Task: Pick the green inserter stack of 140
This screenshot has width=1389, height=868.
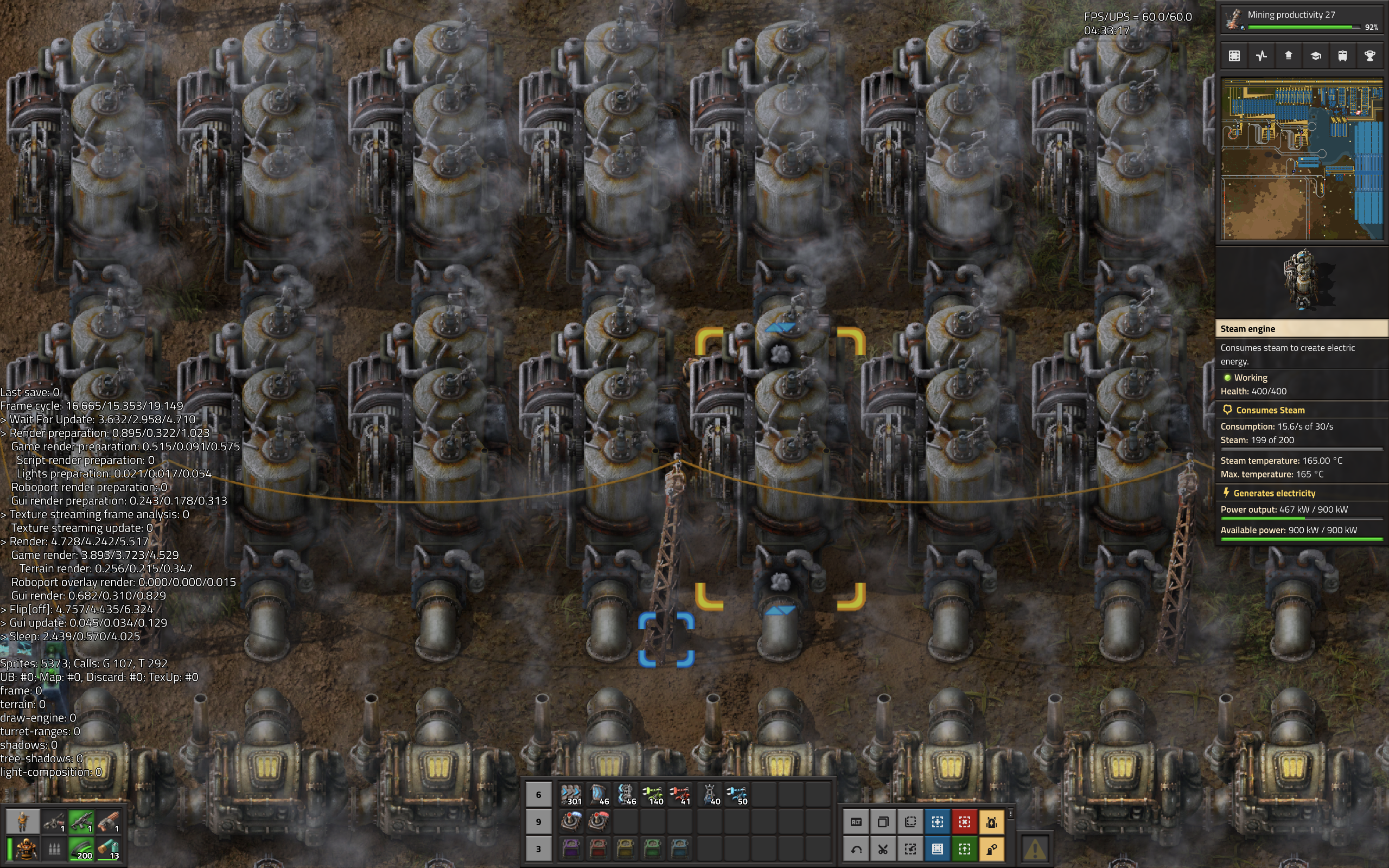Action: (x=653, y=795)
